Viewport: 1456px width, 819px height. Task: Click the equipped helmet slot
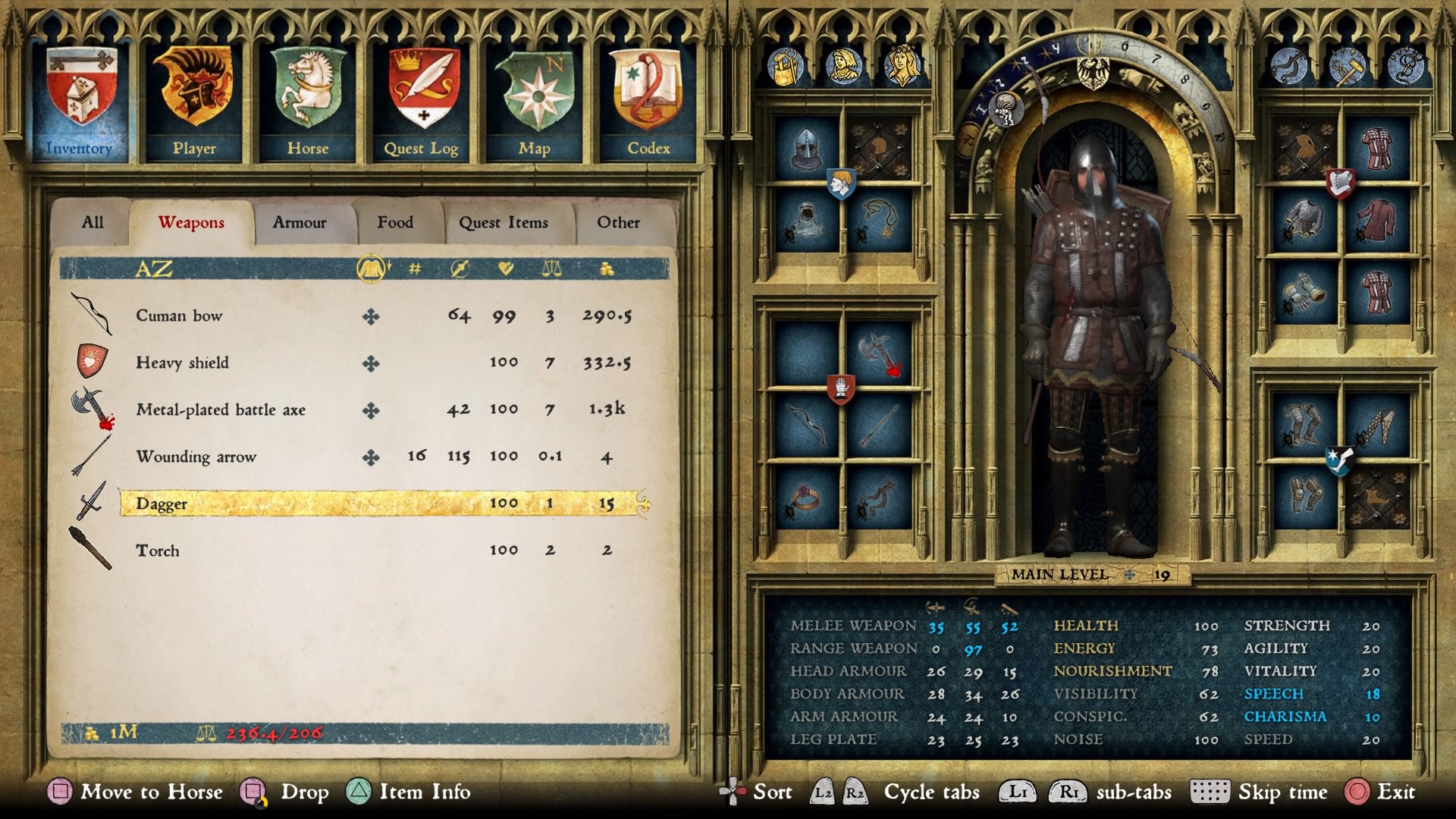806,148
